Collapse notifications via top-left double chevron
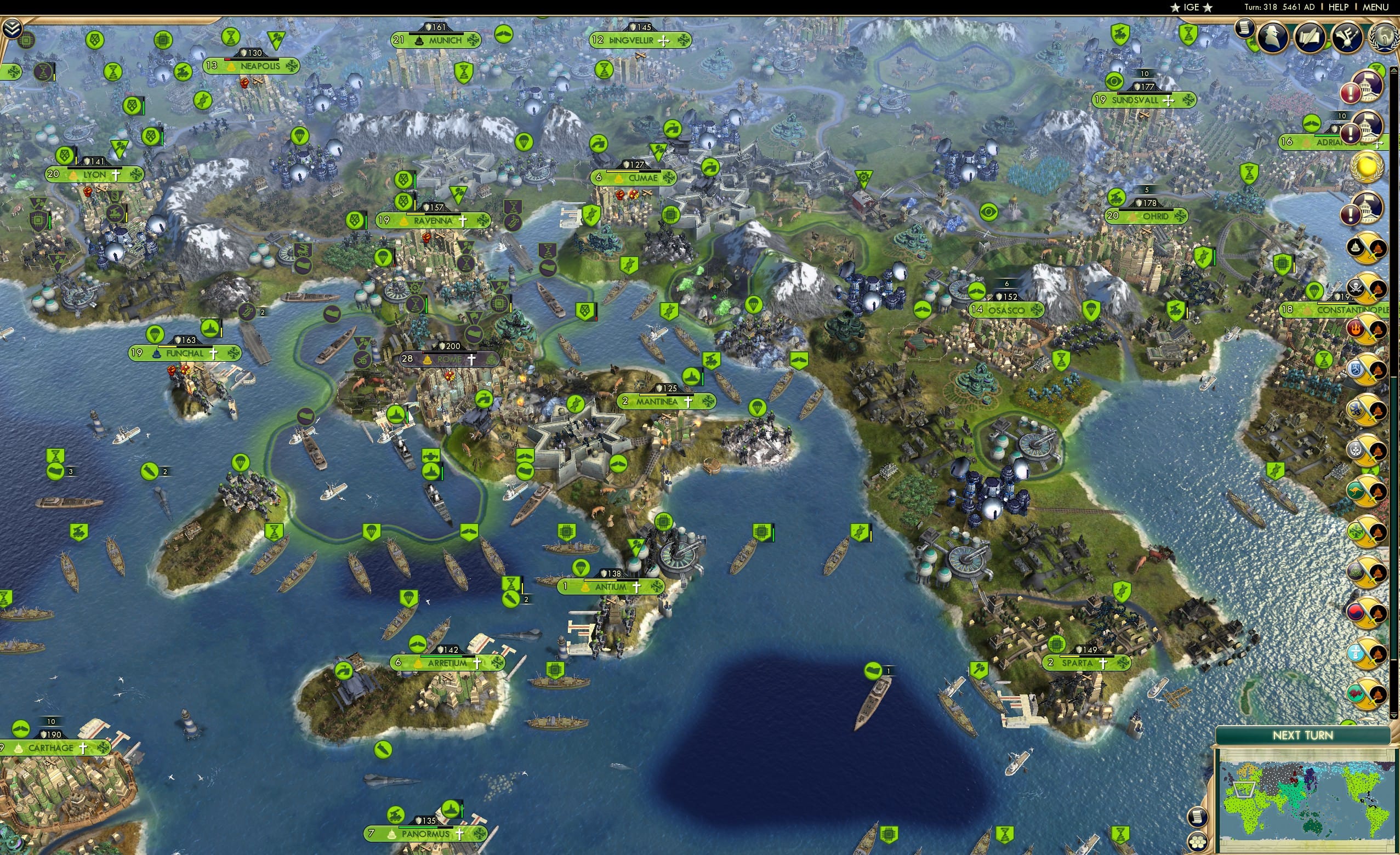This screenshot has height=855, width=1400. pyautogui.click(x=12, y=26)
